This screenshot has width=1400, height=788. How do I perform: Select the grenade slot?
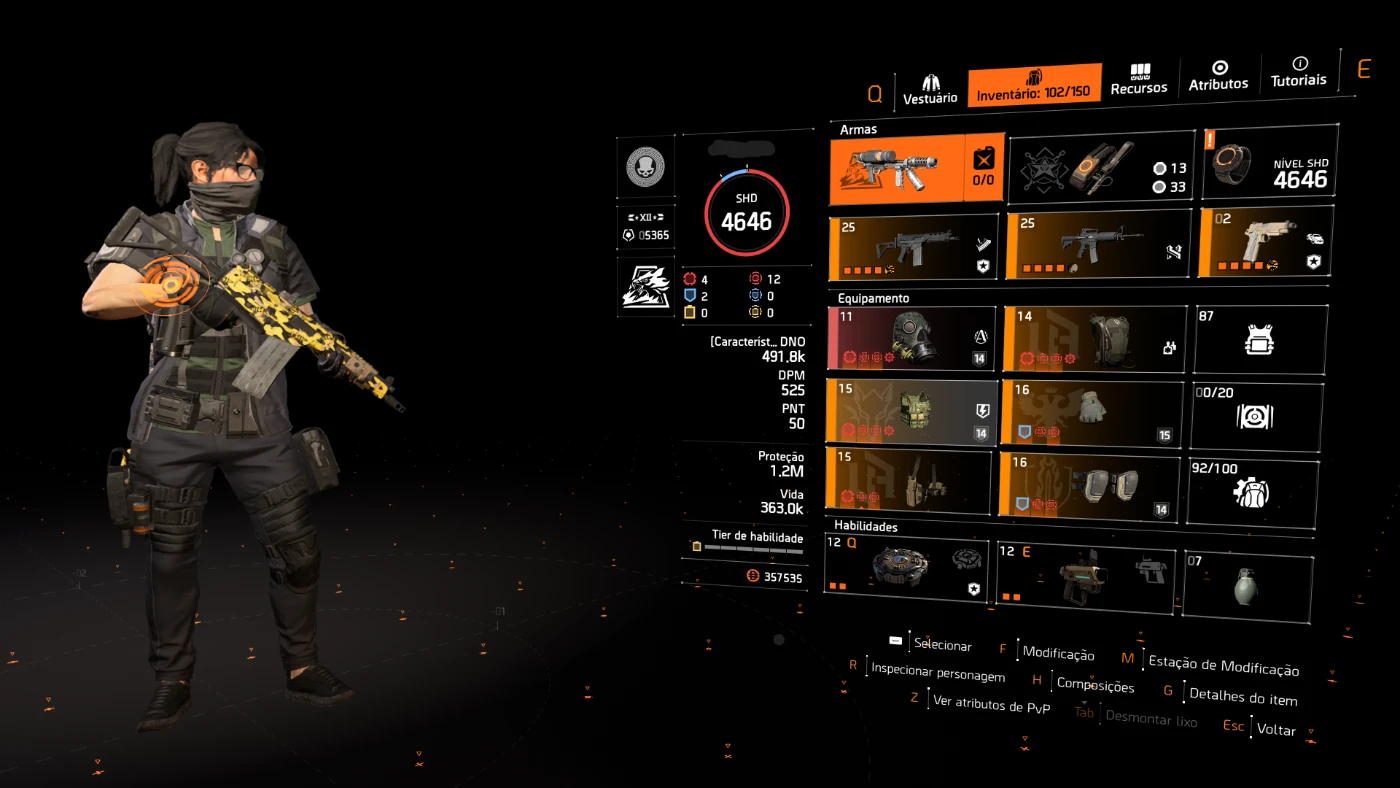click(x=1247, y=585)
